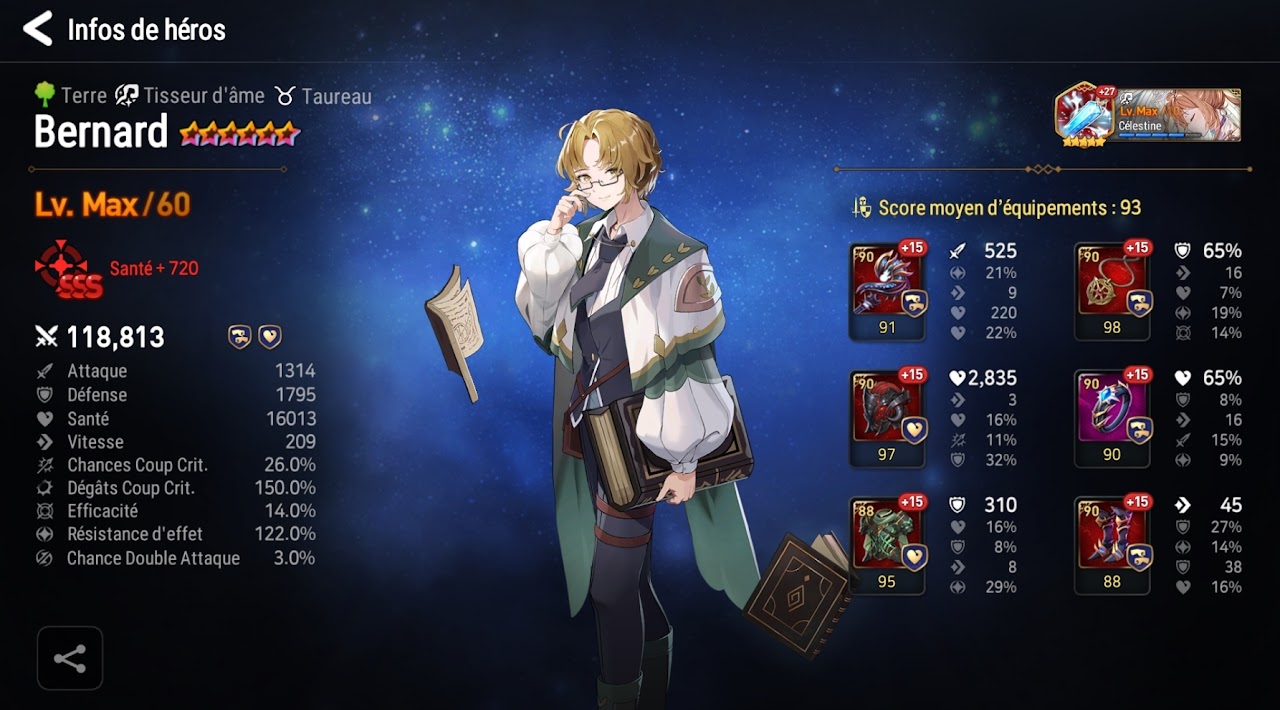
Task: Open the Célestine artifact card
Action: click(1148, 114)
